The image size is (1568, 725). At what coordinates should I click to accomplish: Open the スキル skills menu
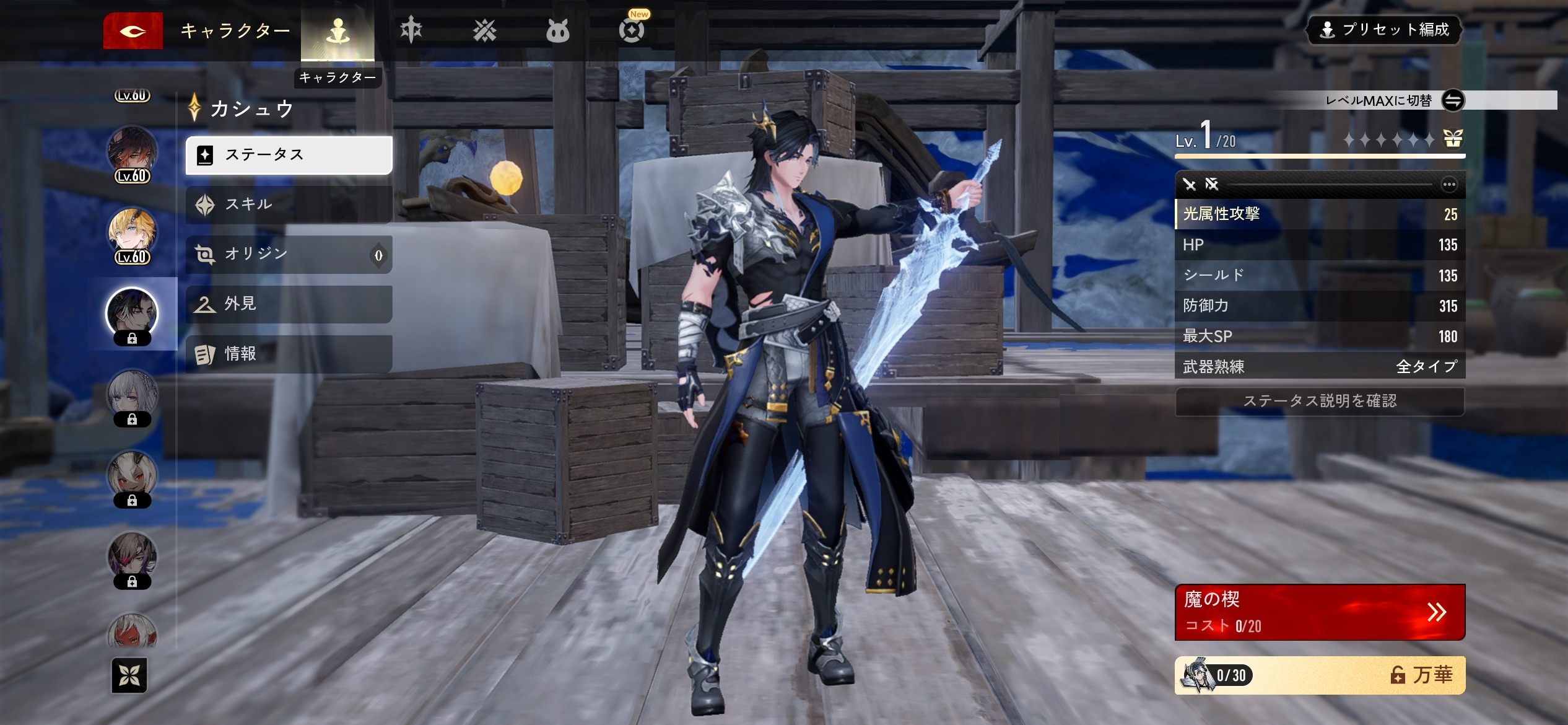289,204
